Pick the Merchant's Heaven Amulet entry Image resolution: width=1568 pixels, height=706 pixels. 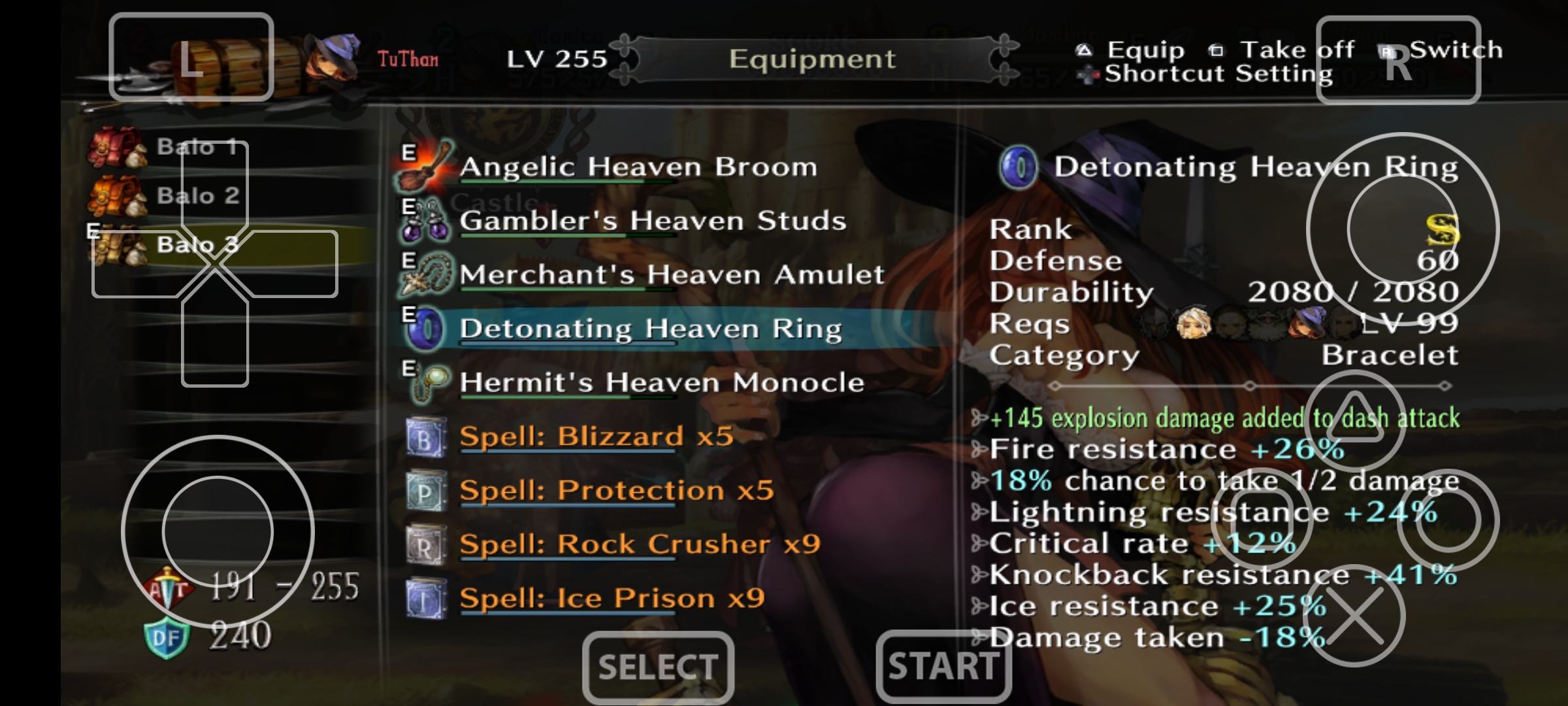click(671, 275)
